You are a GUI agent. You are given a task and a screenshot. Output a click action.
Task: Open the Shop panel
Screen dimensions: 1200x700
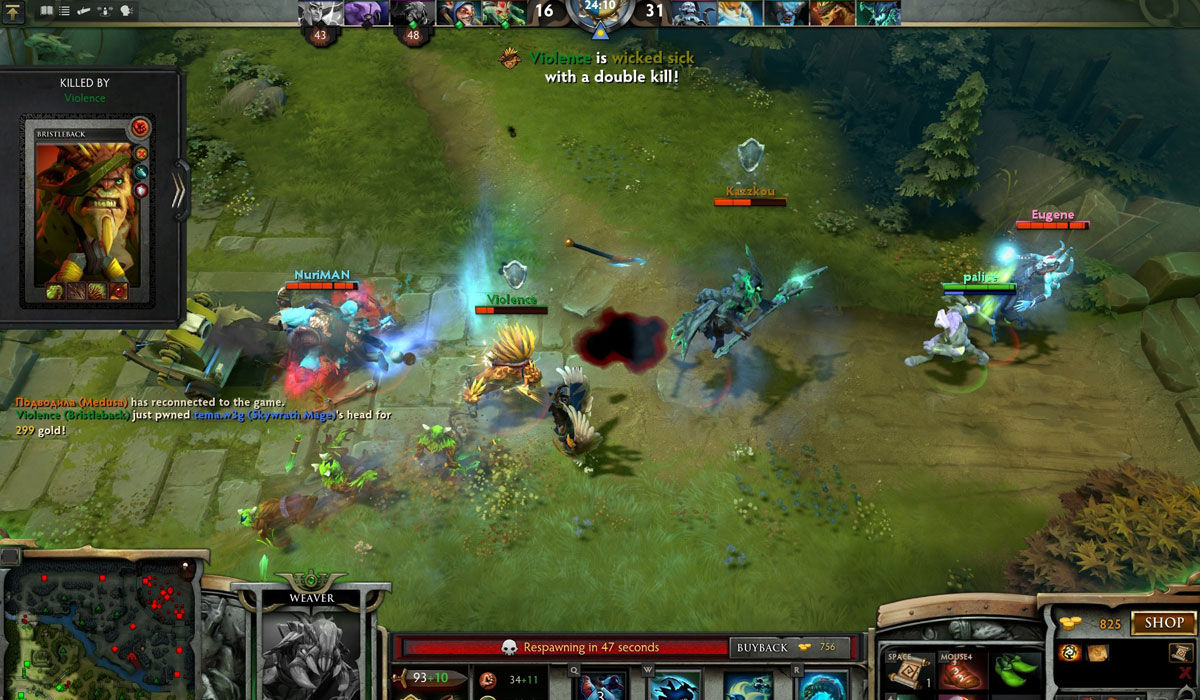(x=1163, y=623)
